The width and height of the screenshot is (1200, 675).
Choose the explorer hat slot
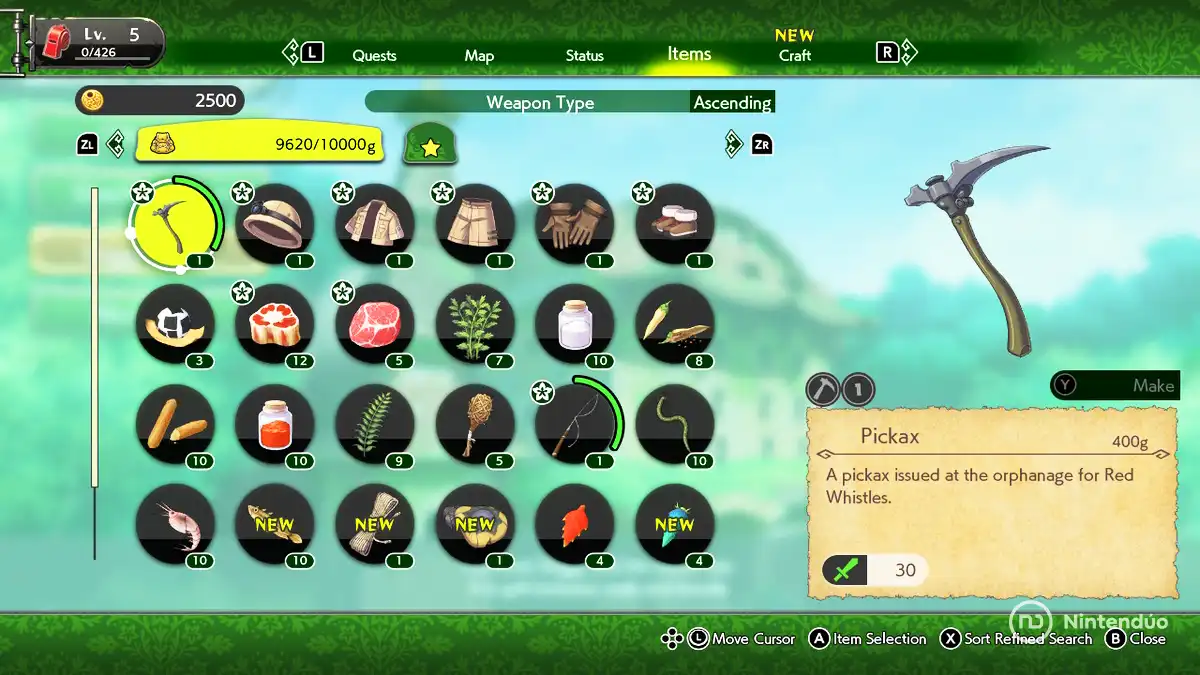[274, 224]
